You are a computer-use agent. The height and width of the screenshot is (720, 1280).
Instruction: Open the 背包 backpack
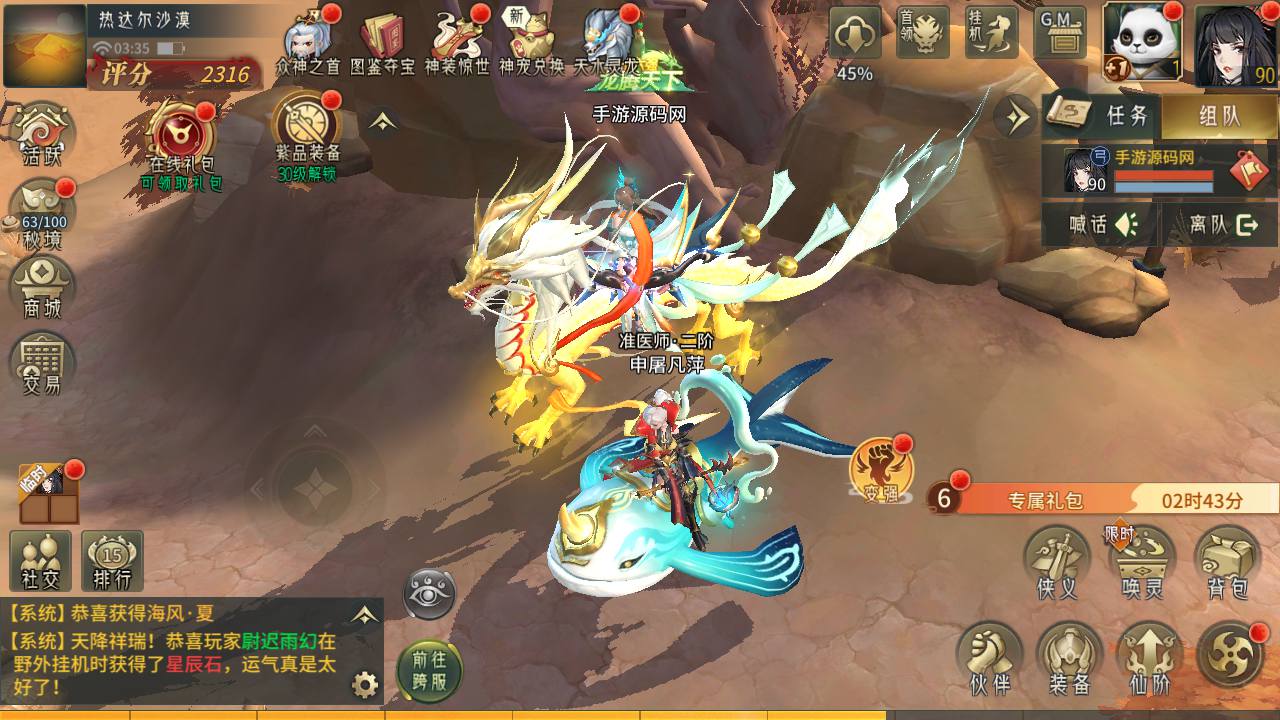1226,563
